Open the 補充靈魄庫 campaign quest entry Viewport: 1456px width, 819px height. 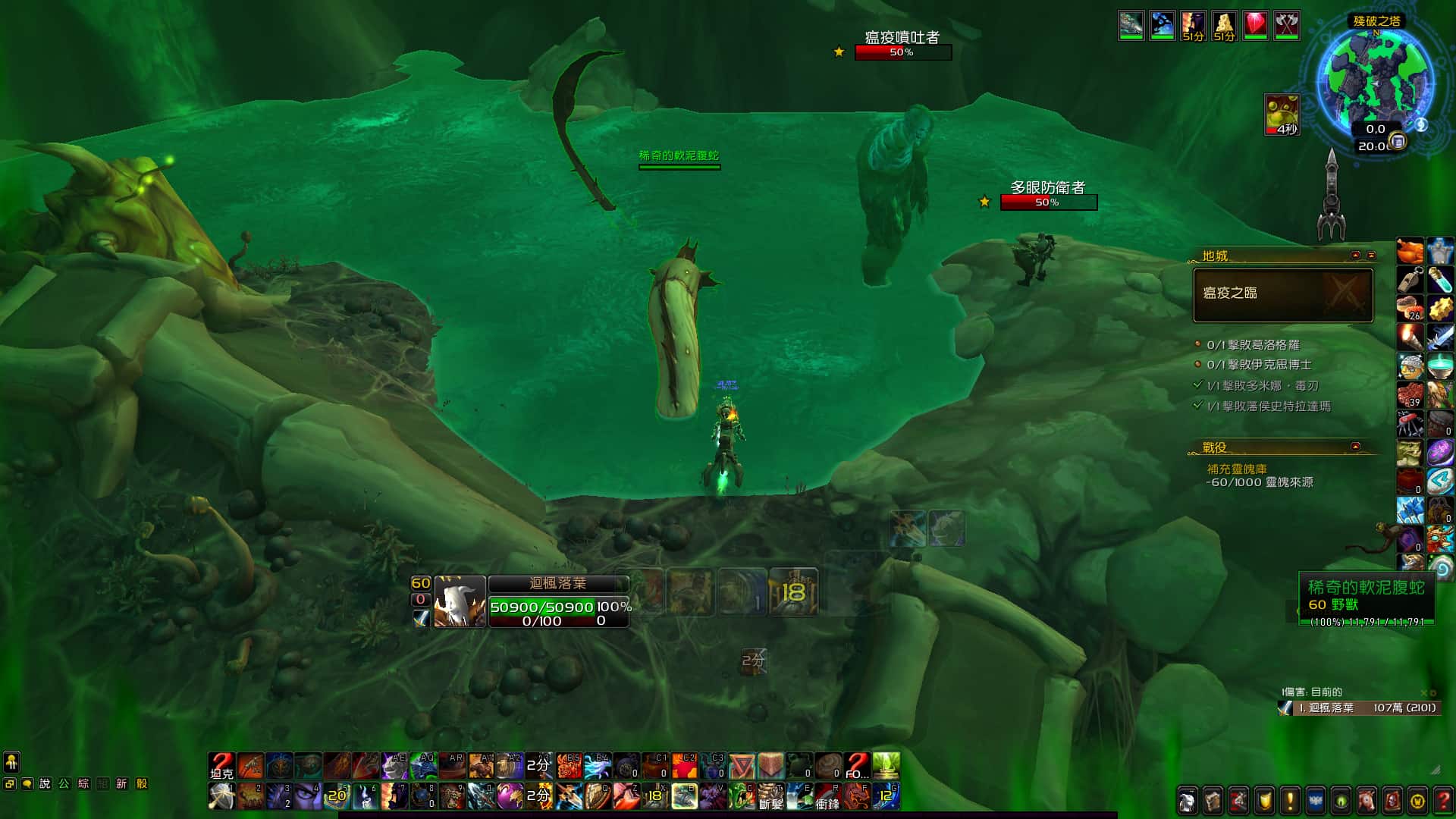[x=1236, y=469]
